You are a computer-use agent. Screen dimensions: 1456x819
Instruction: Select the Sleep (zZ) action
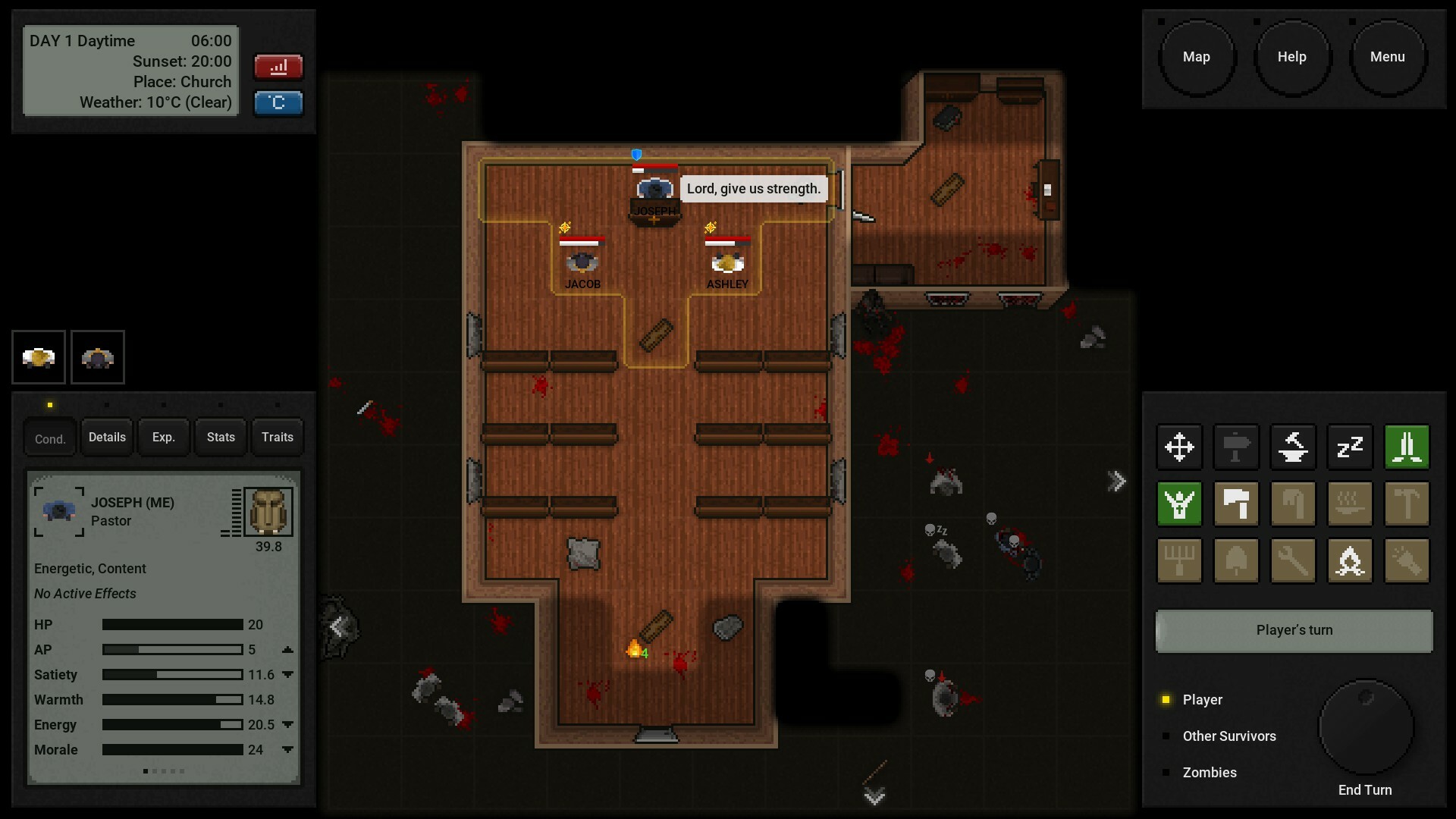tap(1349, 447)
